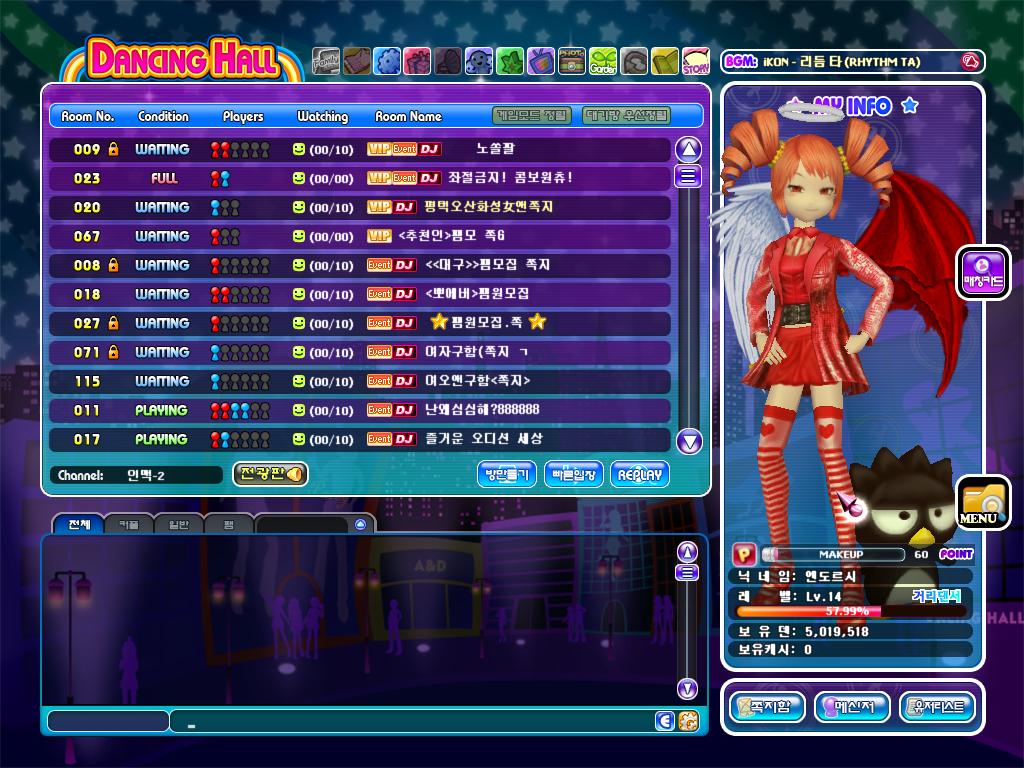Open the Photo album icon
Image resolution: width=1024 pixels, height=768 pixels.
click(x=572, y=62)
